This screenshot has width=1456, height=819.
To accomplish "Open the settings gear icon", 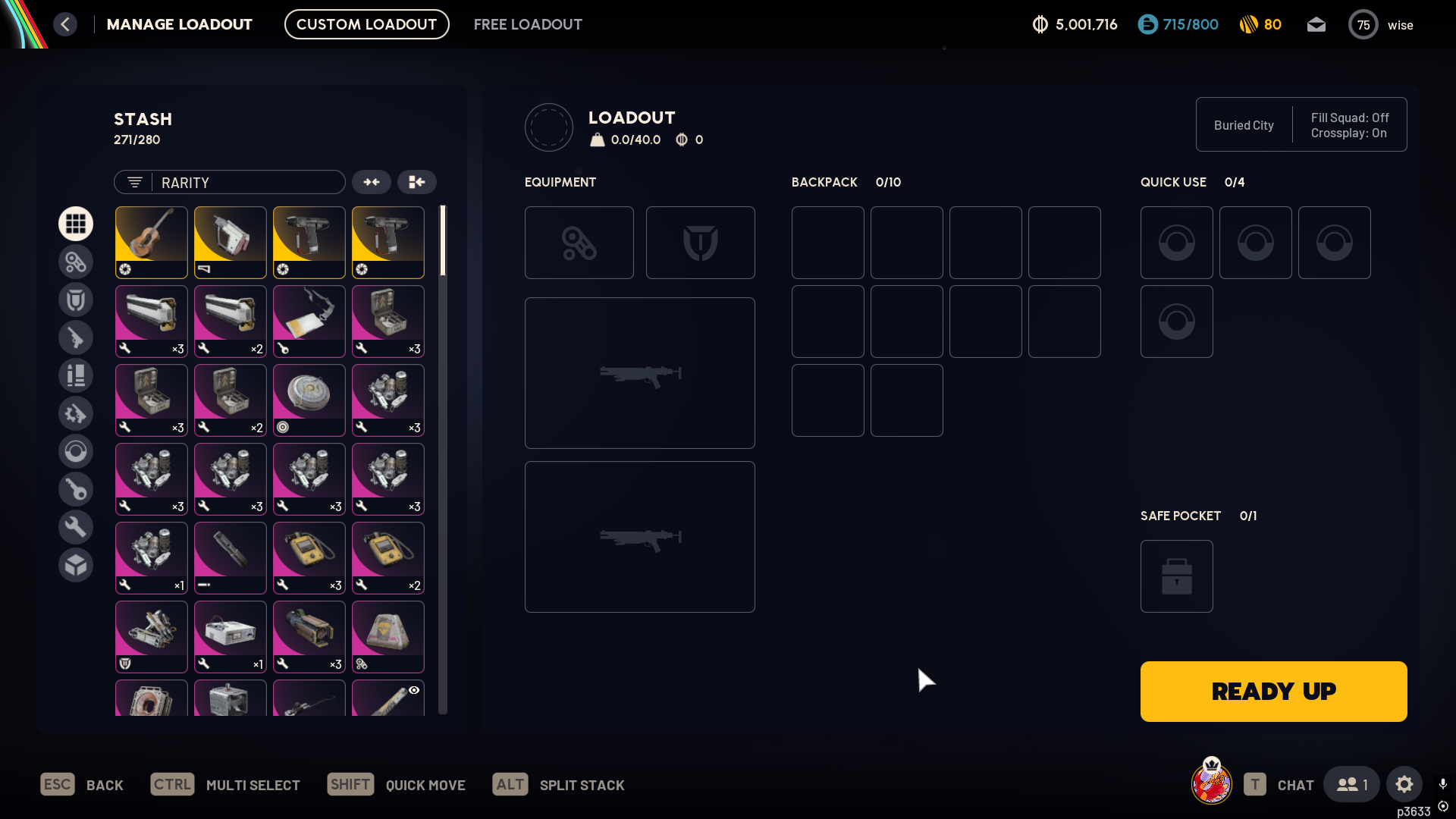I will (x=1404, y=784).
